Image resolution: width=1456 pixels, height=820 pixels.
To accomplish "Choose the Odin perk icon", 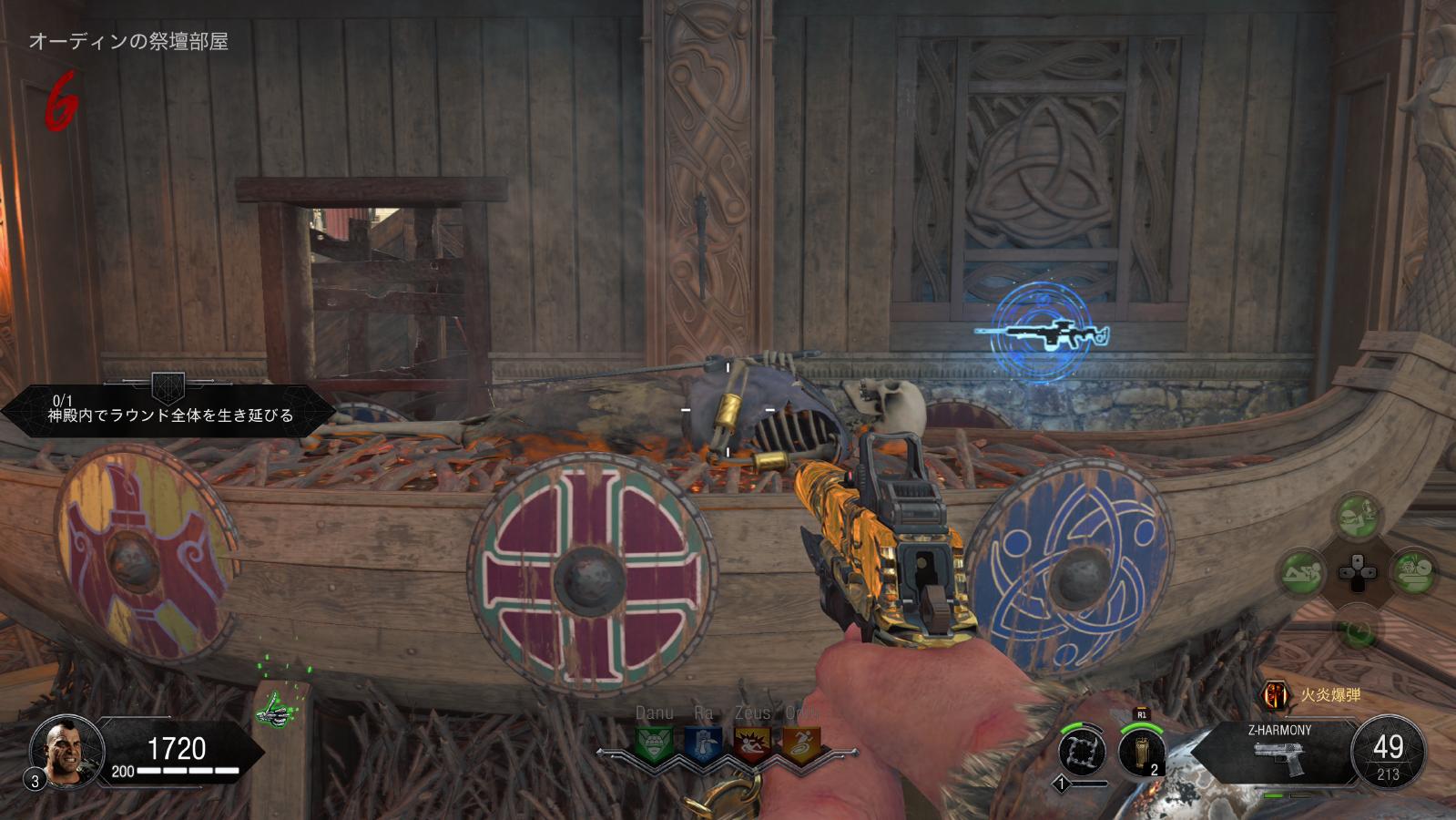I will pos(800,743).
